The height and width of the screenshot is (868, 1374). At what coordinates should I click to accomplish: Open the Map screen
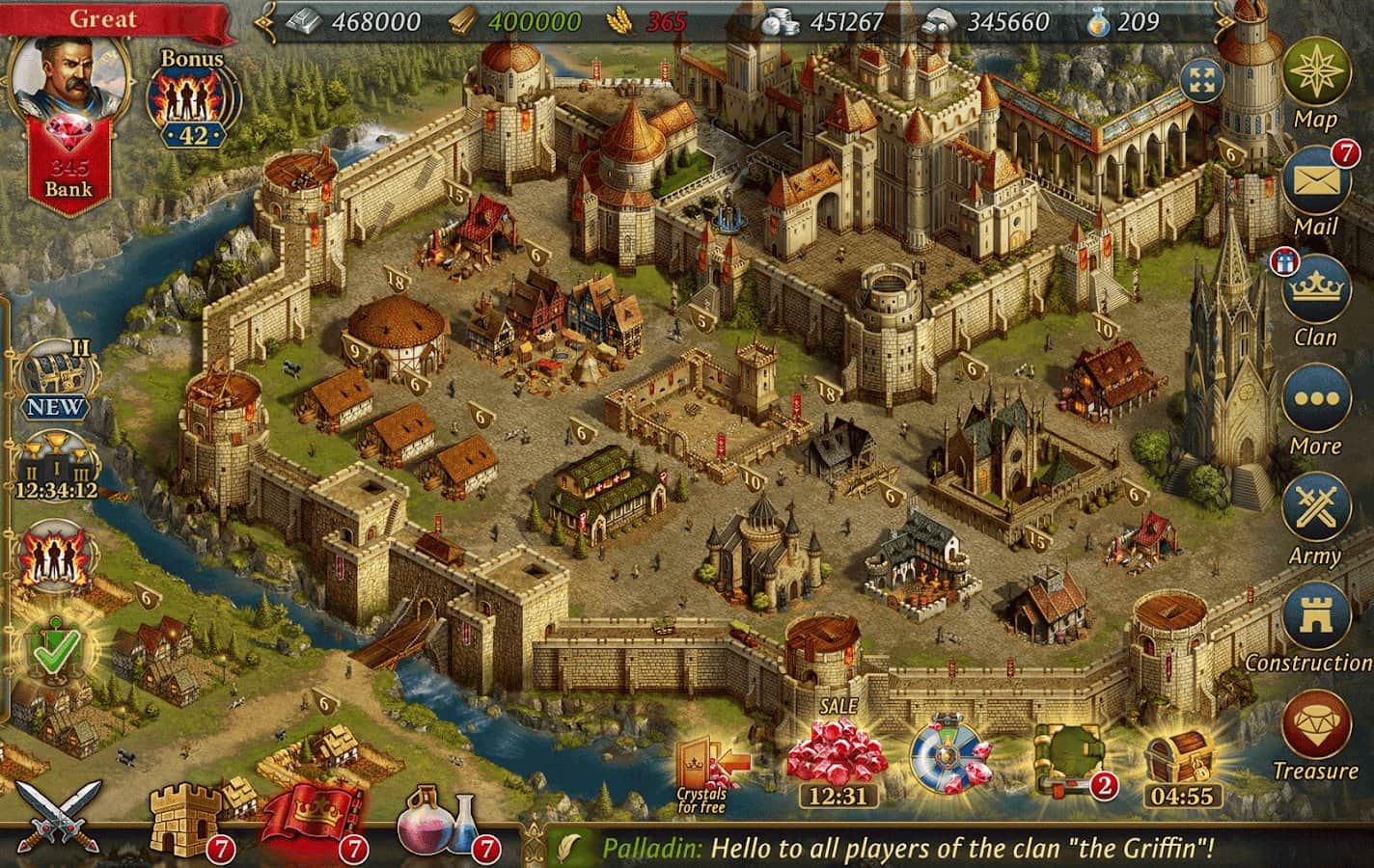(1316, 77)
